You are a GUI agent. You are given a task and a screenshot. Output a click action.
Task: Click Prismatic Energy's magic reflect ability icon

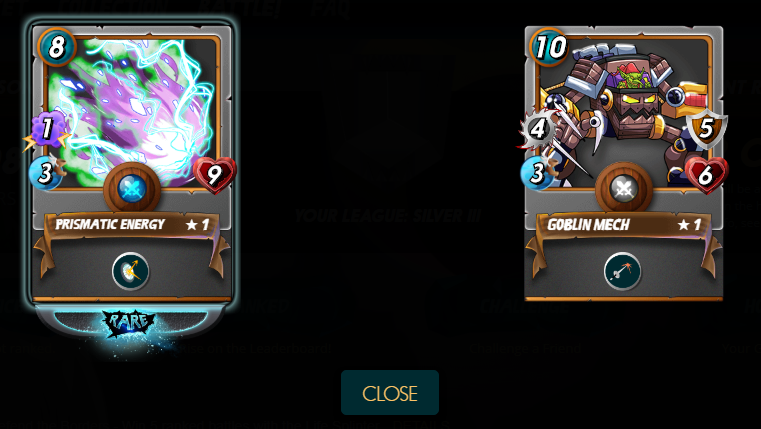click(131, 271)
